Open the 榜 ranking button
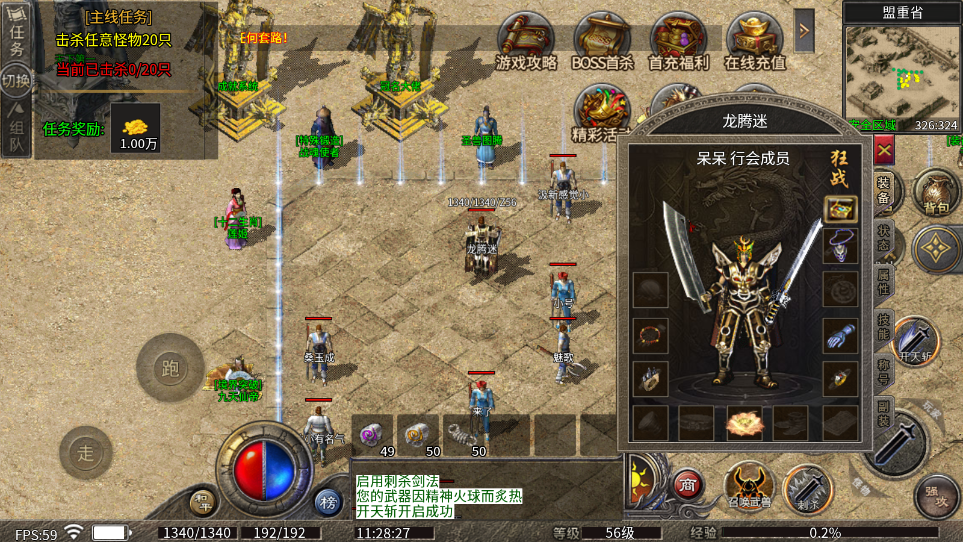Viewport: 963px width, 542px height. pyautogui.click(x=327, y=501)
